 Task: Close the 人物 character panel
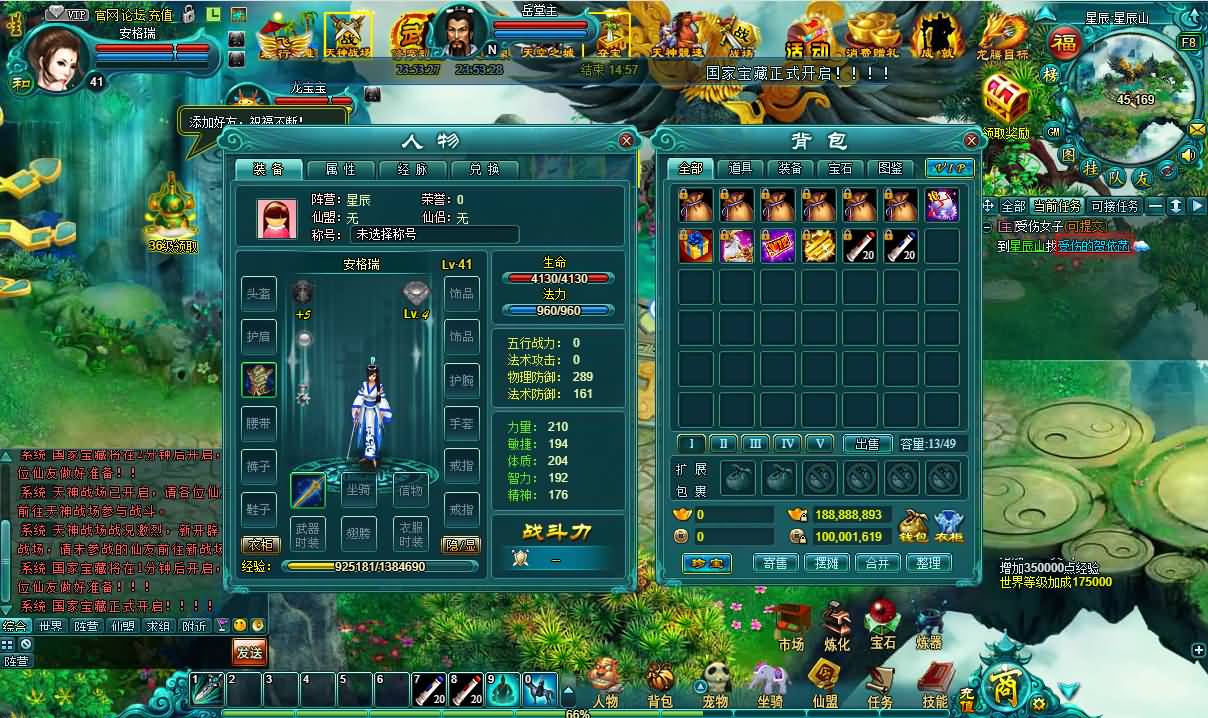click(626, 141)
